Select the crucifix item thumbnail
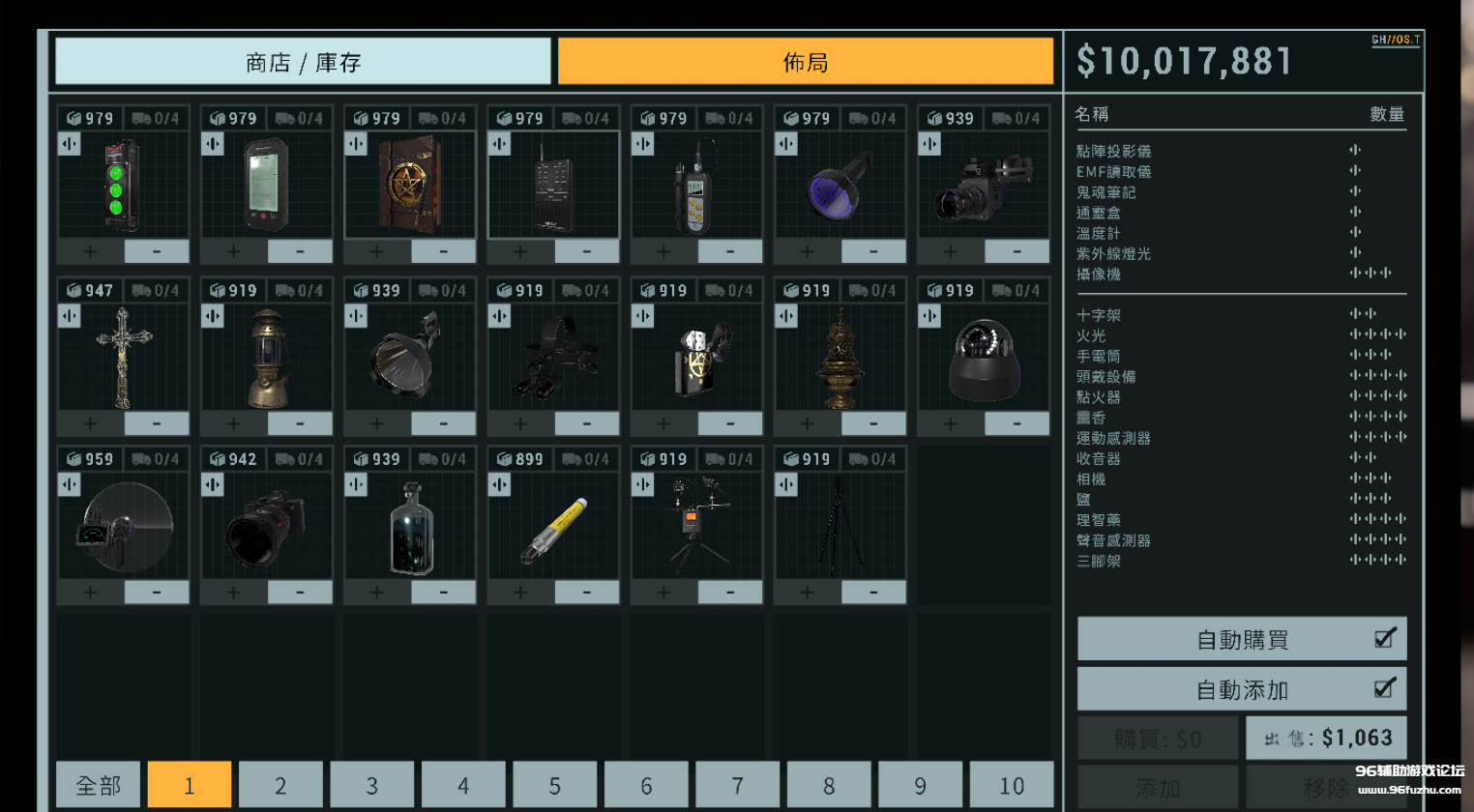The height and width of the screenshot is (812, 1474). point(123,358)
